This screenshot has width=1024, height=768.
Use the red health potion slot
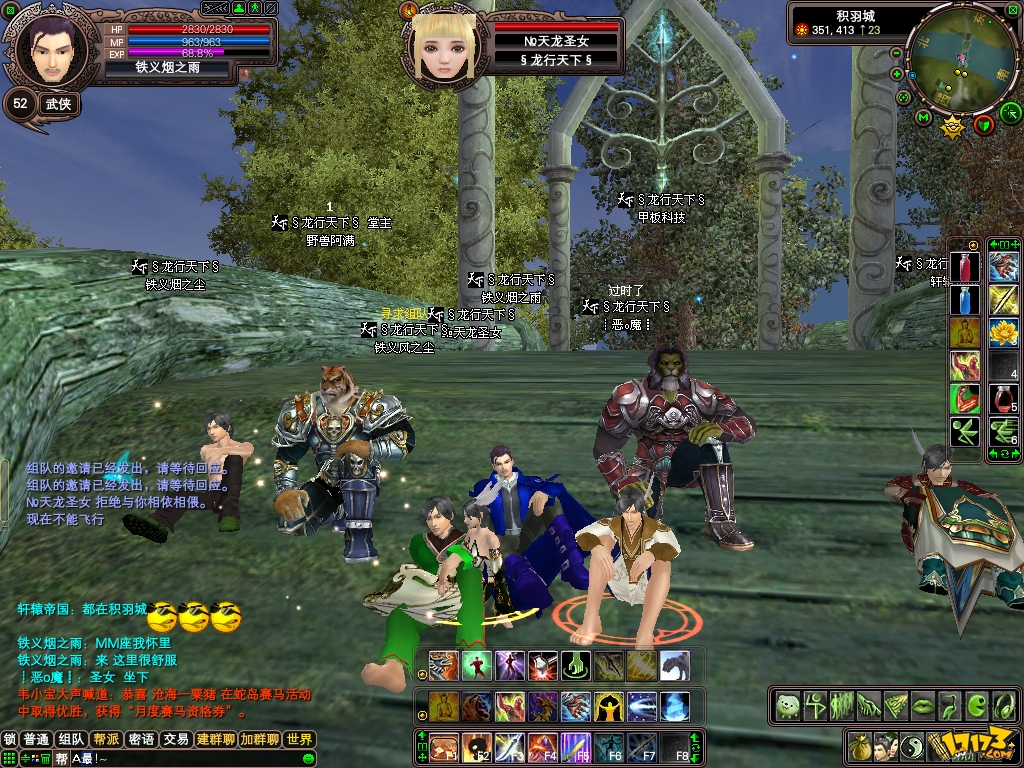(965, 268)
